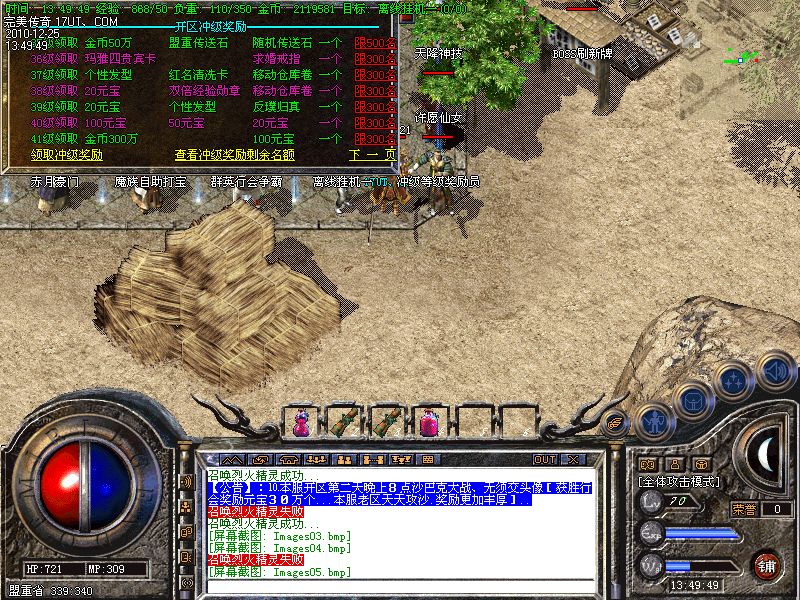Go to next page 下一页

(x=372, y=155)
